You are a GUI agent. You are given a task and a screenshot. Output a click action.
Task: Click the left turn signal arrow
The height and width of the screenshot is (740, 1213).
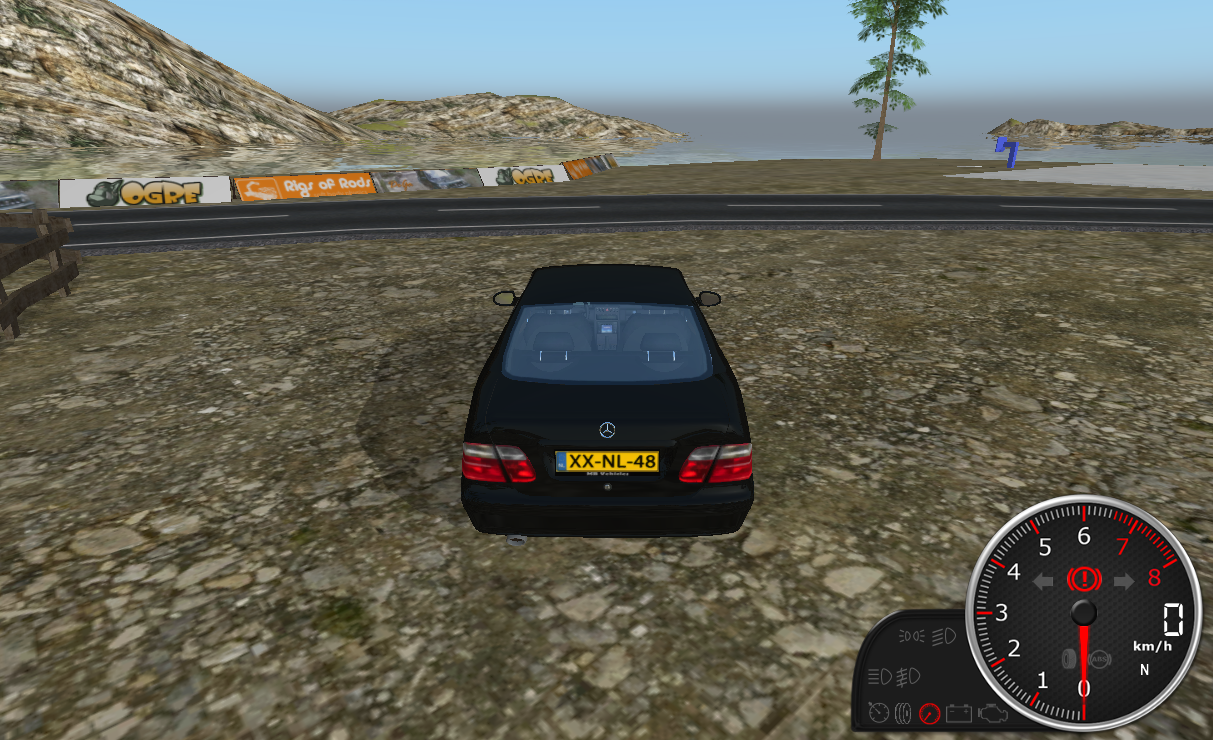[x=1043, y=581]
